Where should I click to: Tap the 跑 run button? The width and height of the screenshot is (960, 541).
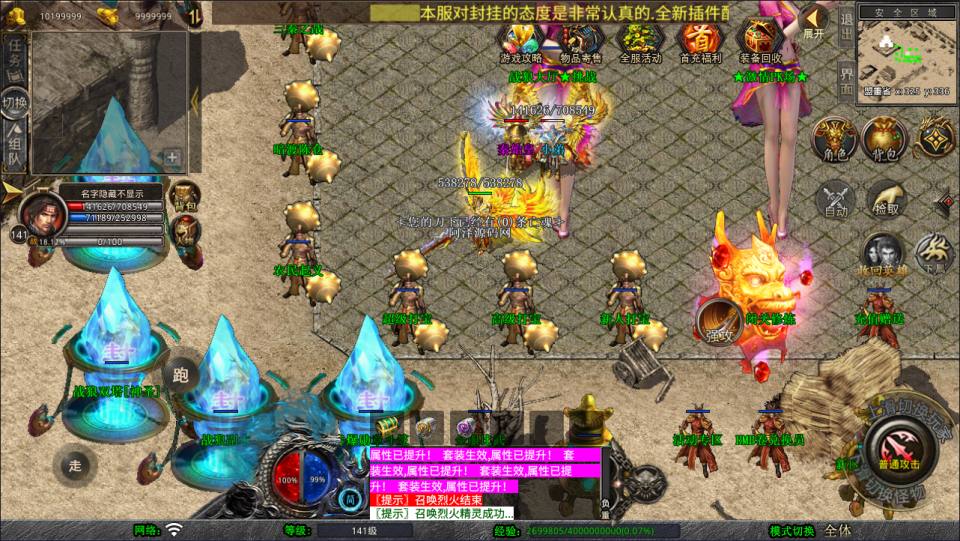181,376
